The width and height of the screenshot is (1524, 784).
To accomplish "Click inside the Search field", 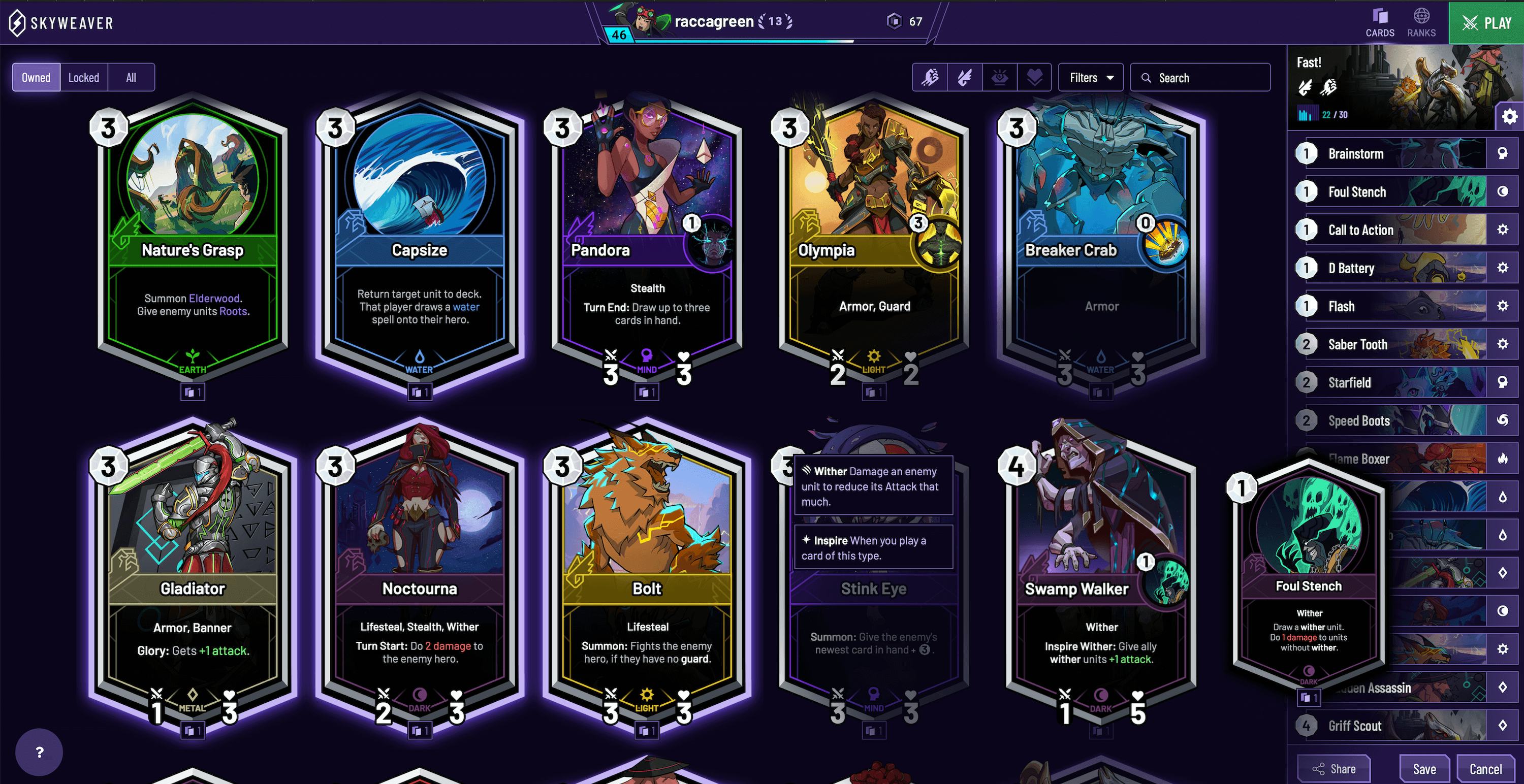I will [1200, 77].
